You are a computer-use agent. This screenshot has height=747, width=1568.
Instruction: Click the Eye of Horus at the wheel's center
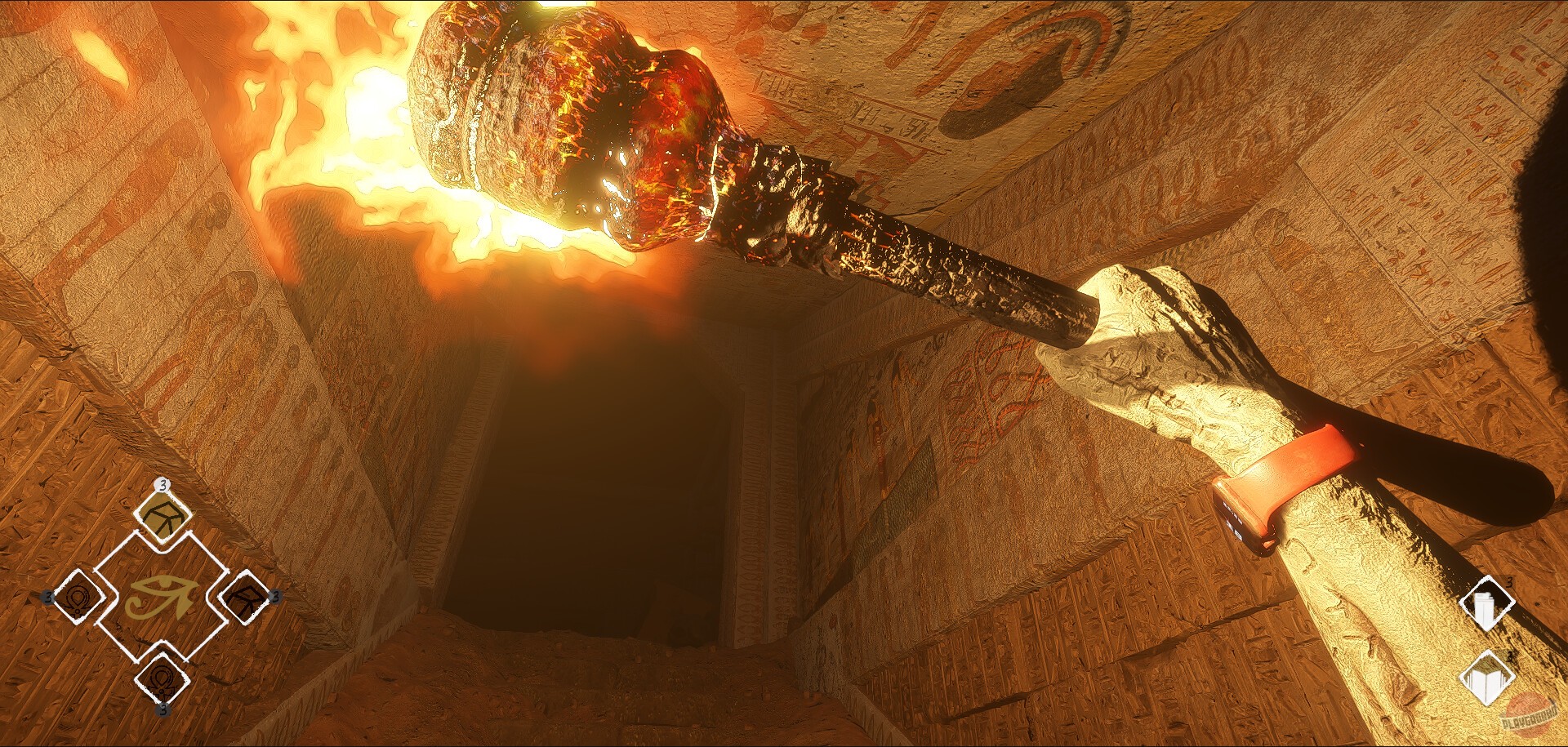coord(160,595)
